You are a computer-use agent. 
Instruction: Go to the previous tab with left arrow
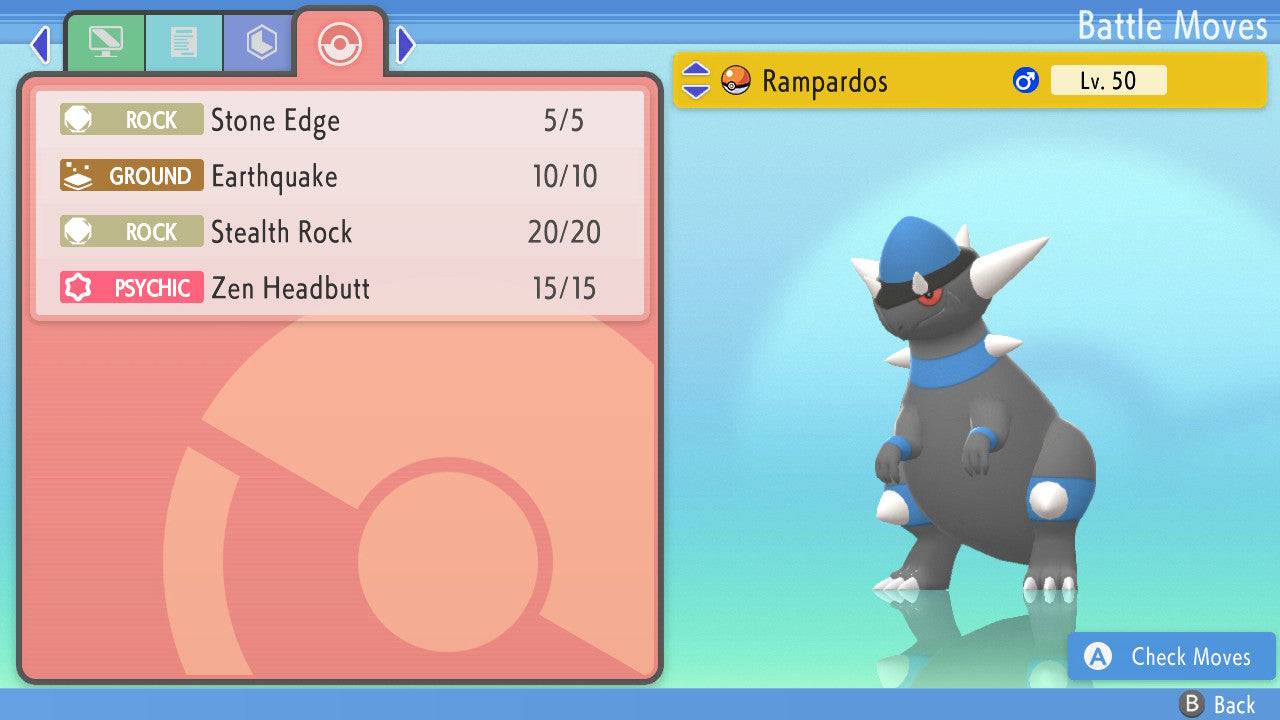pos(40,44)
